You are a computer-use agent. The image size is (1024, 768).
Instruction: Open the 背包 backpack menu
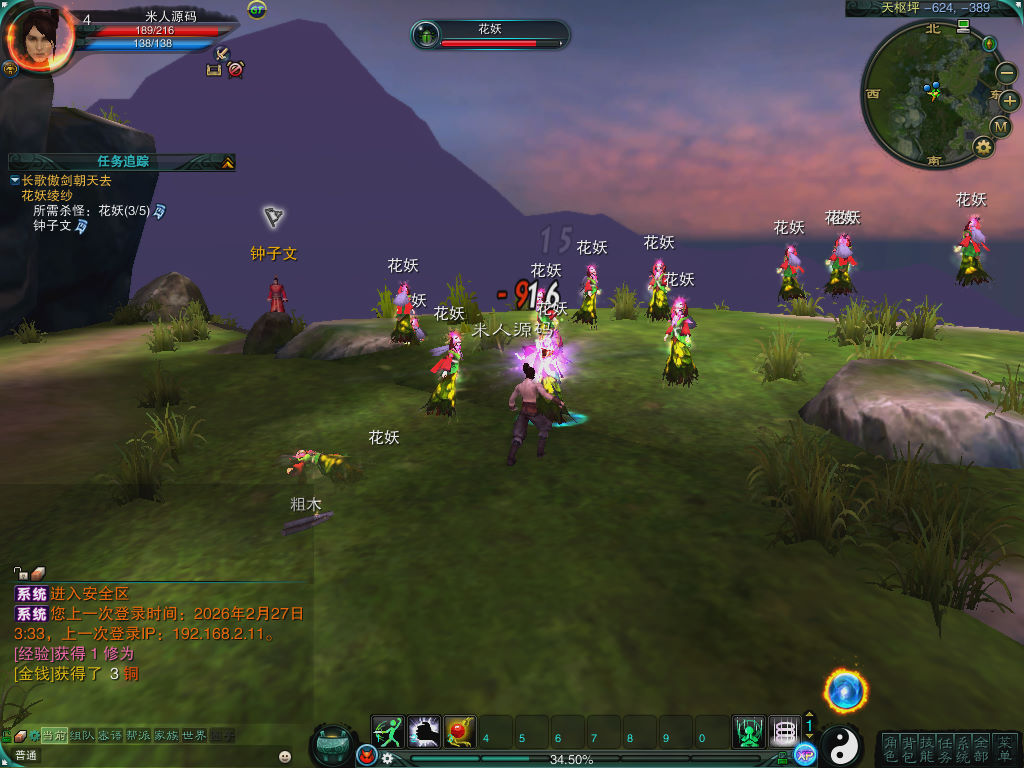tap(908, 748)
